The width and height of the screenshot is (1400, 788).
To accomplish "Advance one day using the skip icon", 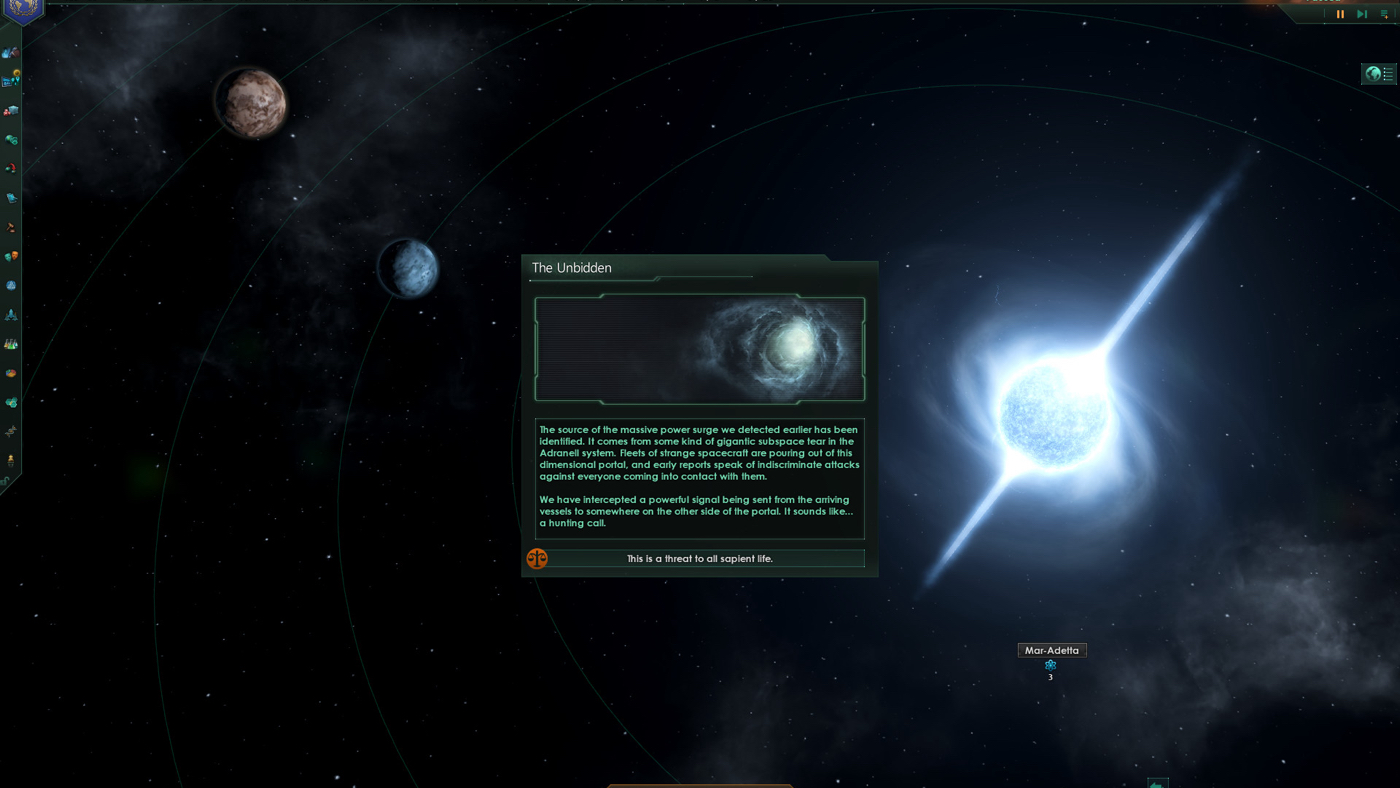I will (x=1362, y=13).
